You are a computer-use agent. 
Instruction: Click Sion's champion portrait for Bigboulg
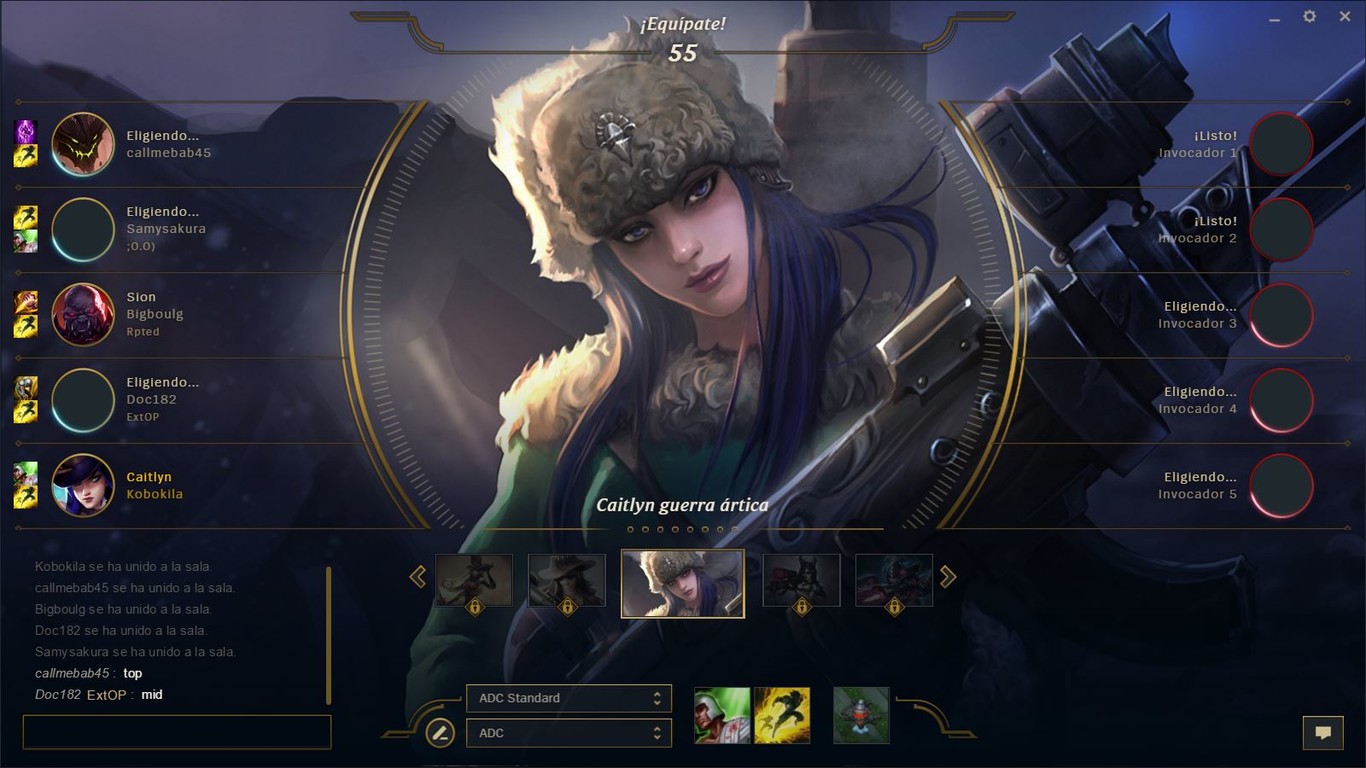(x=83, y=314)
